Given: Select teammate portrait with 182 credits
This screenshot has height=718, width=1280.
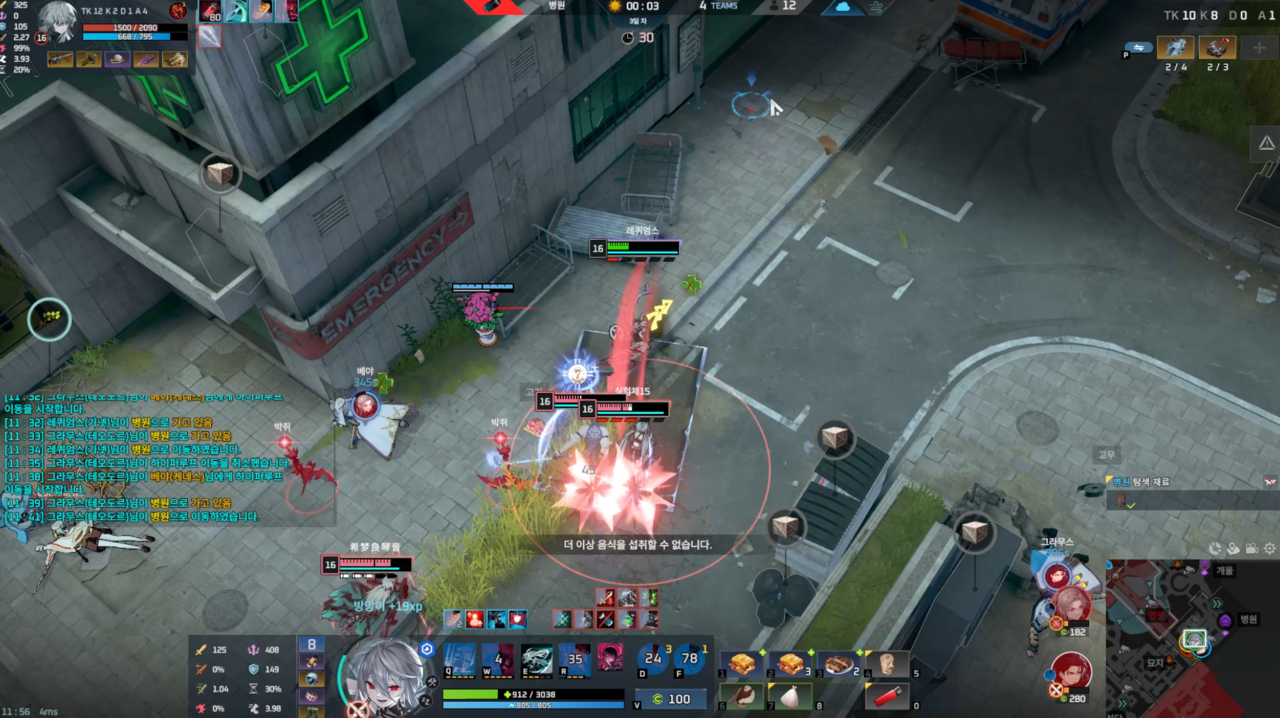Looking at the screenshot, I should (x=1071, y=603).
